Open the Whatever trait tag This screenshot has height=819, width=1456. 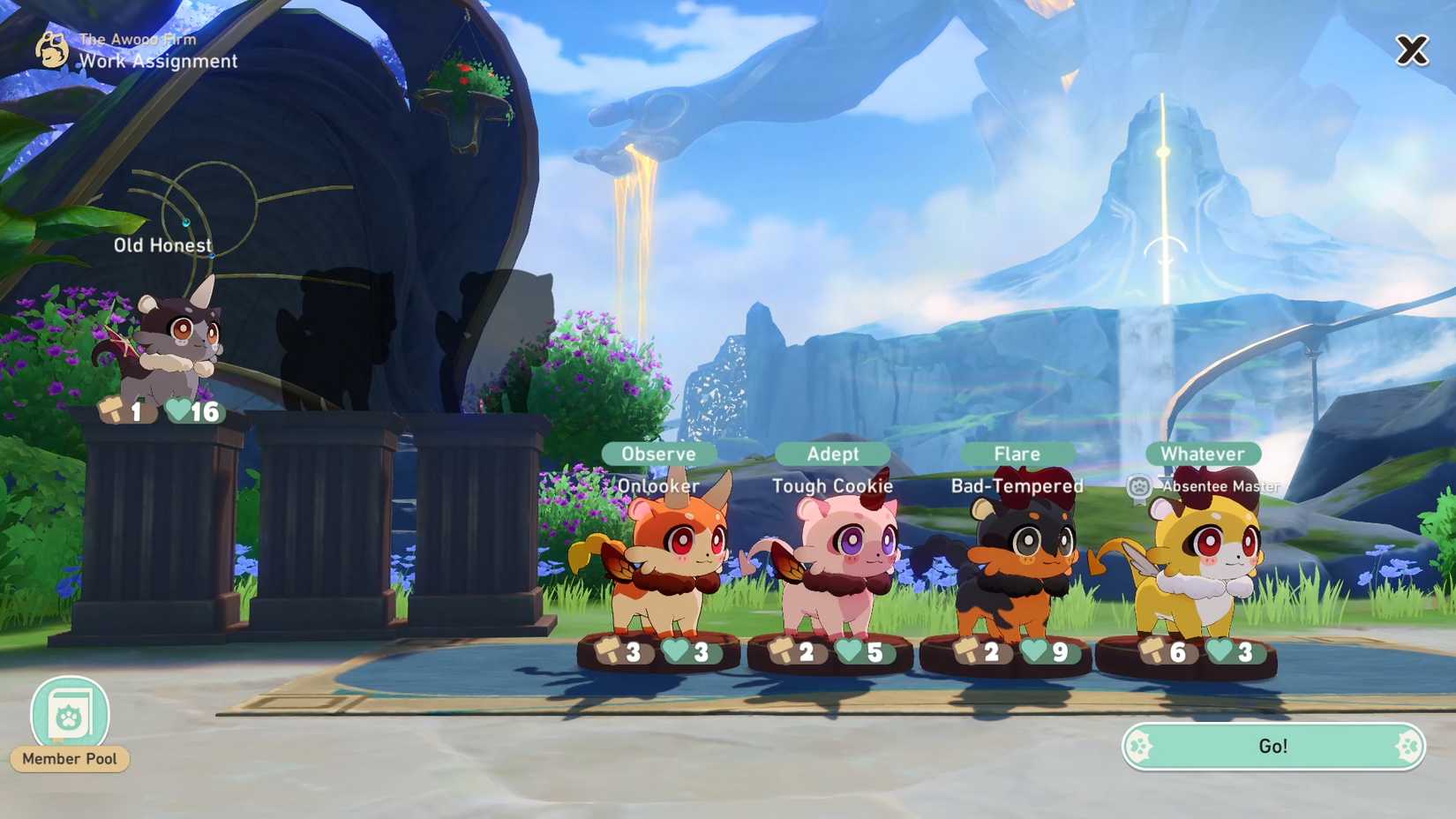tap(1202, 453)
